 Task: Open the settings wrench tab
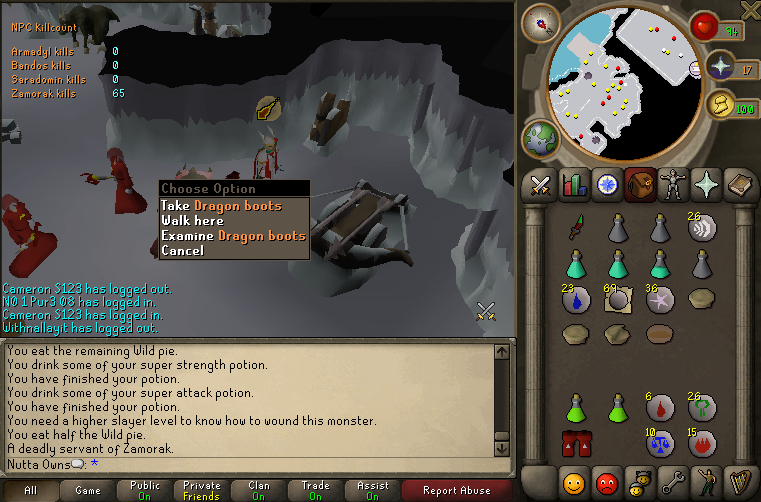pos(671,480)
